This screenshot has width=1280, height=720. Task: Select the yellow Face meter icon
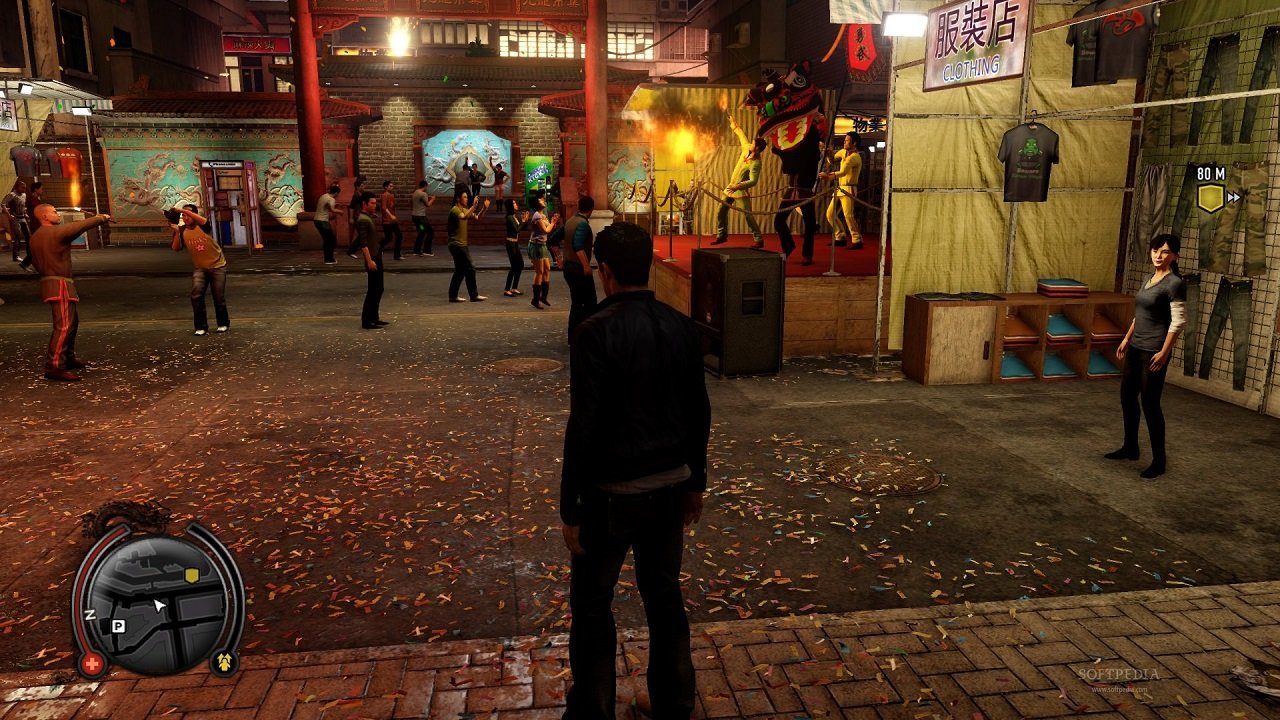coord(224,661)
